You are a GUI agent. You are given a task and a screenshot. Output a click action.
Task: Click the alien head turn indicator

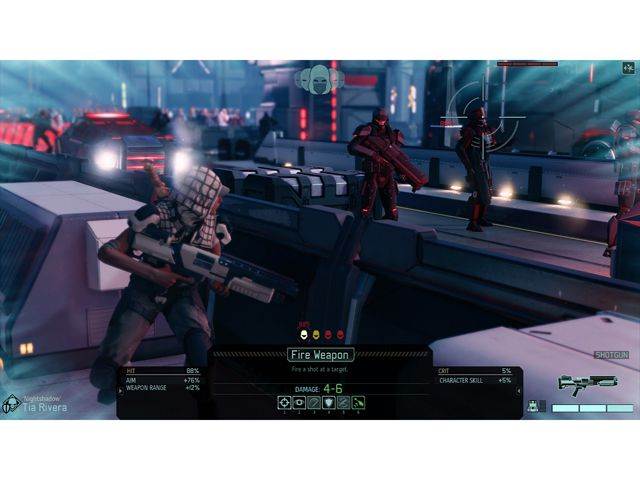[x=320, y=81]
